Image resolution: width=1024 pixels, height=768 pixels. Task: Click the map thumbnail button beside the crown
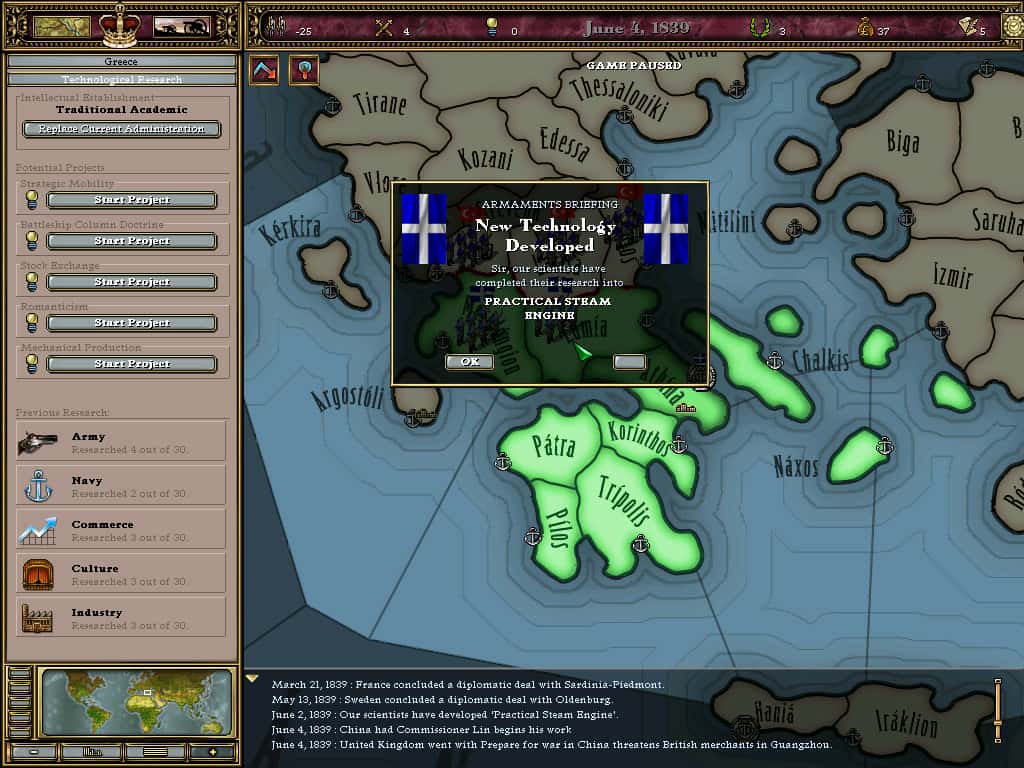point(62,26)
